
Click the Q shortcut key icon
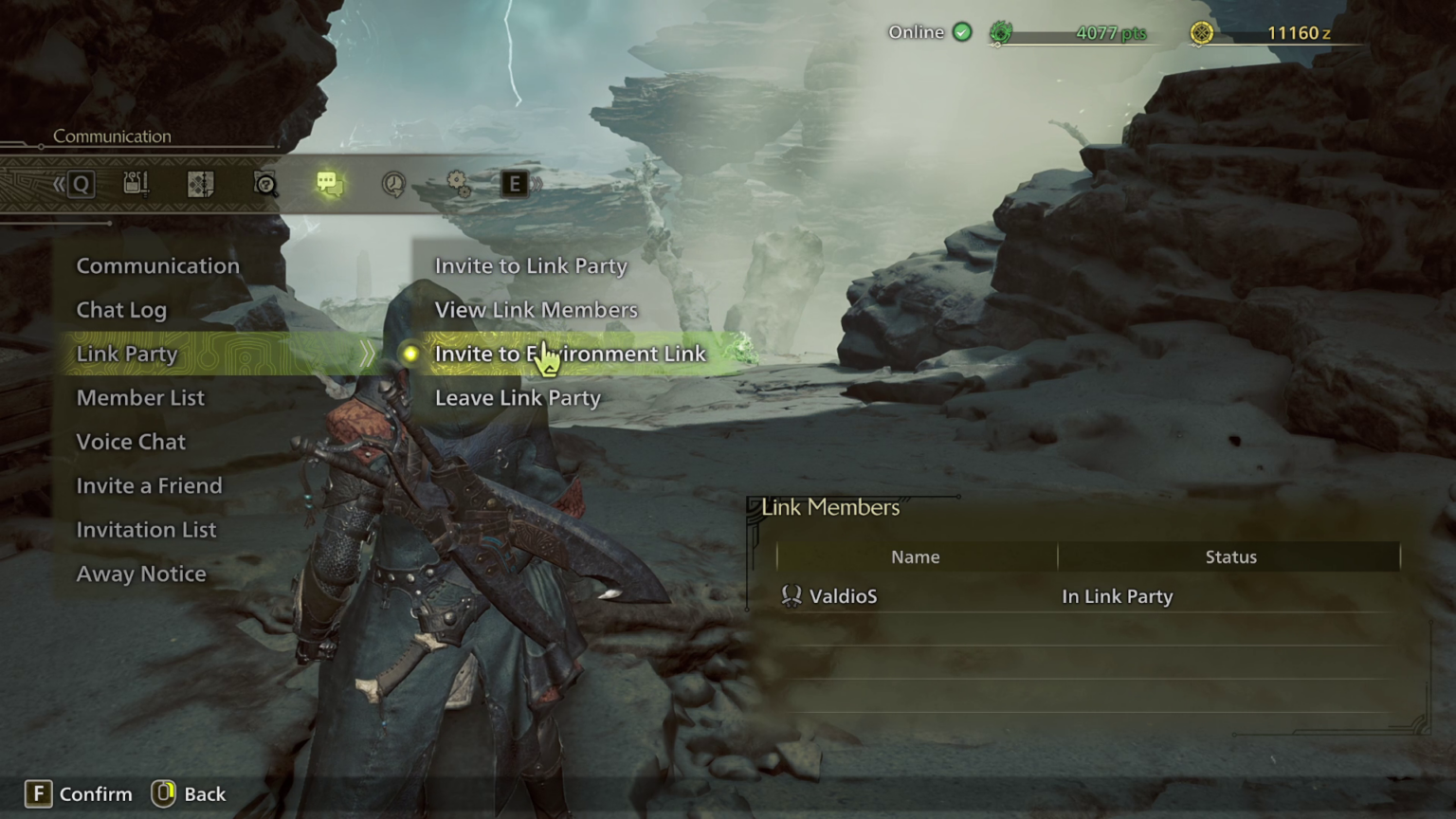80,184
